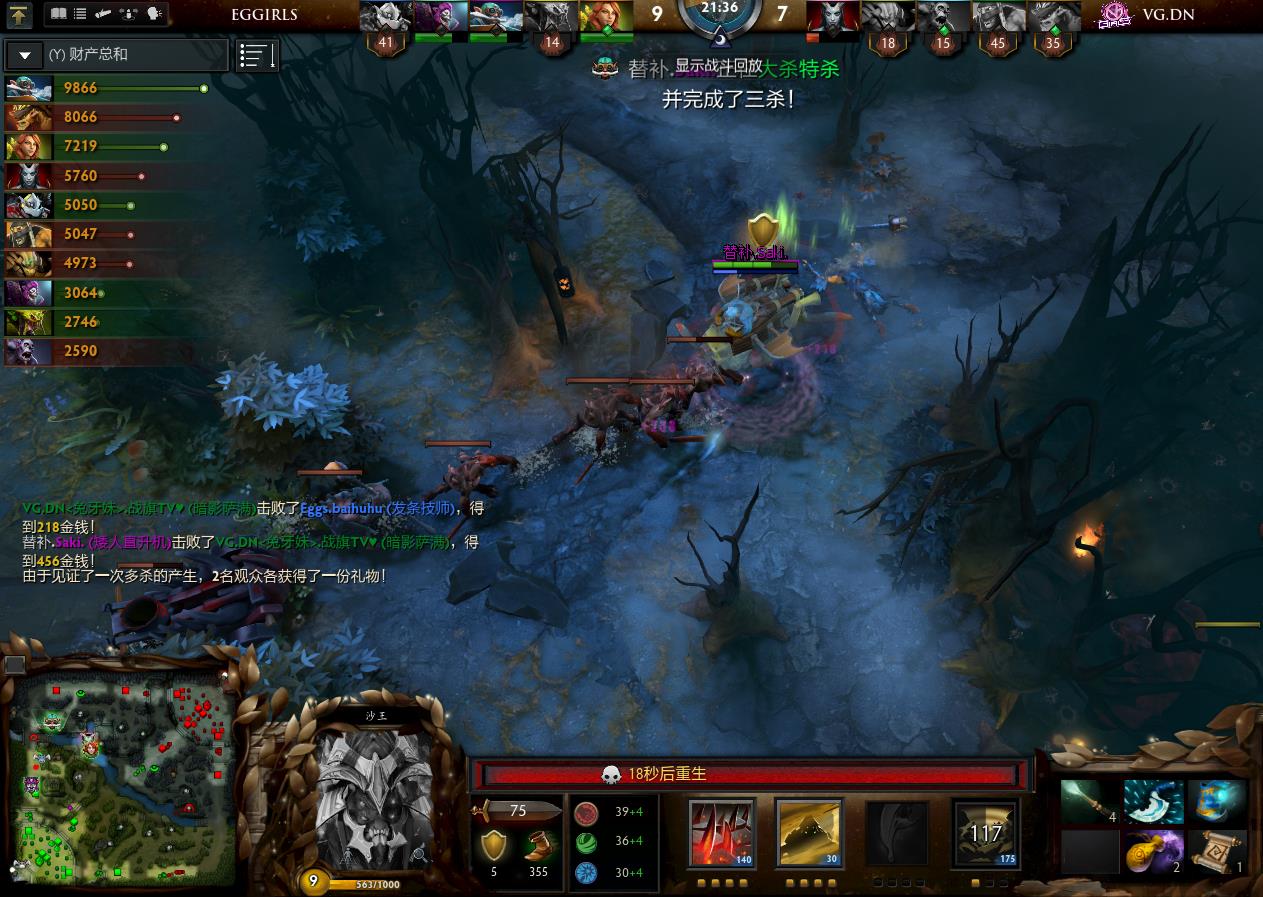Open the book icon in the top toolbar
Image resolution: width=1263 pixels, height=897 pixels.
tap(58, 14)
